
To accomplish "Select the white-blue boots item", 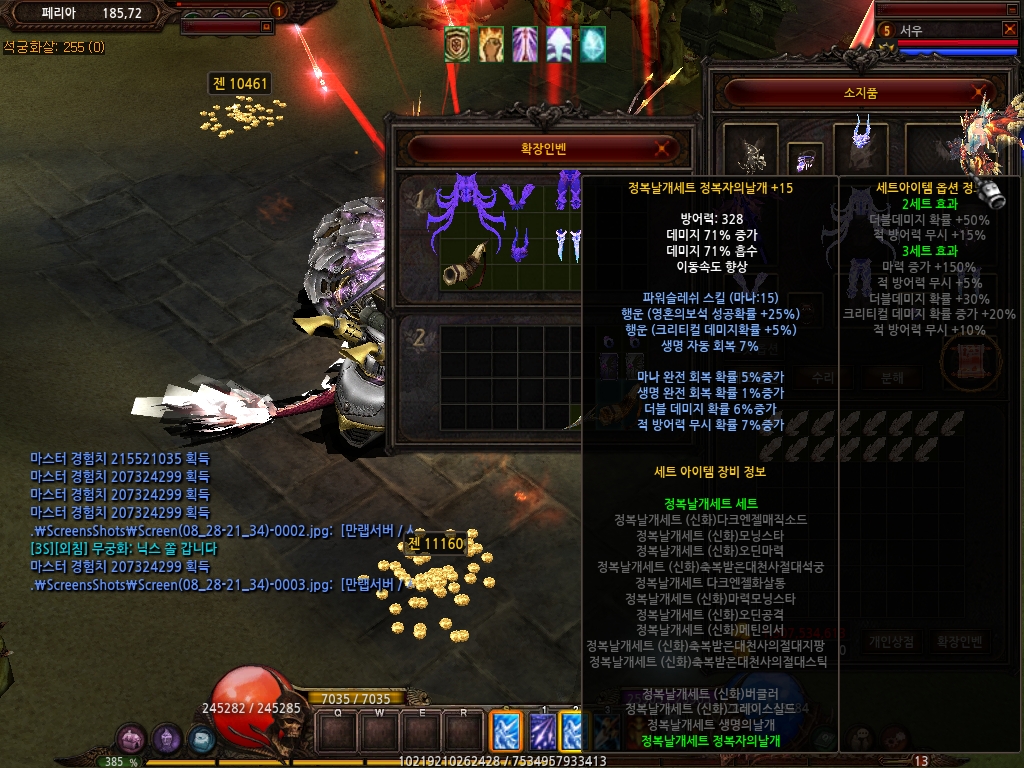I will [568, 245].
